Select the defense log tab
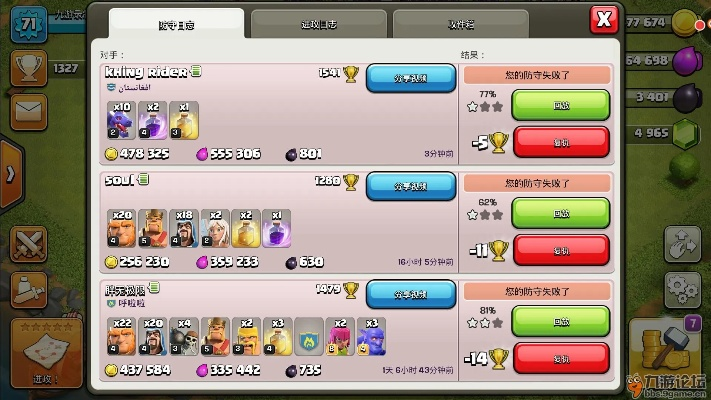This screenshot has height=400, width=711. pos(176,24)
